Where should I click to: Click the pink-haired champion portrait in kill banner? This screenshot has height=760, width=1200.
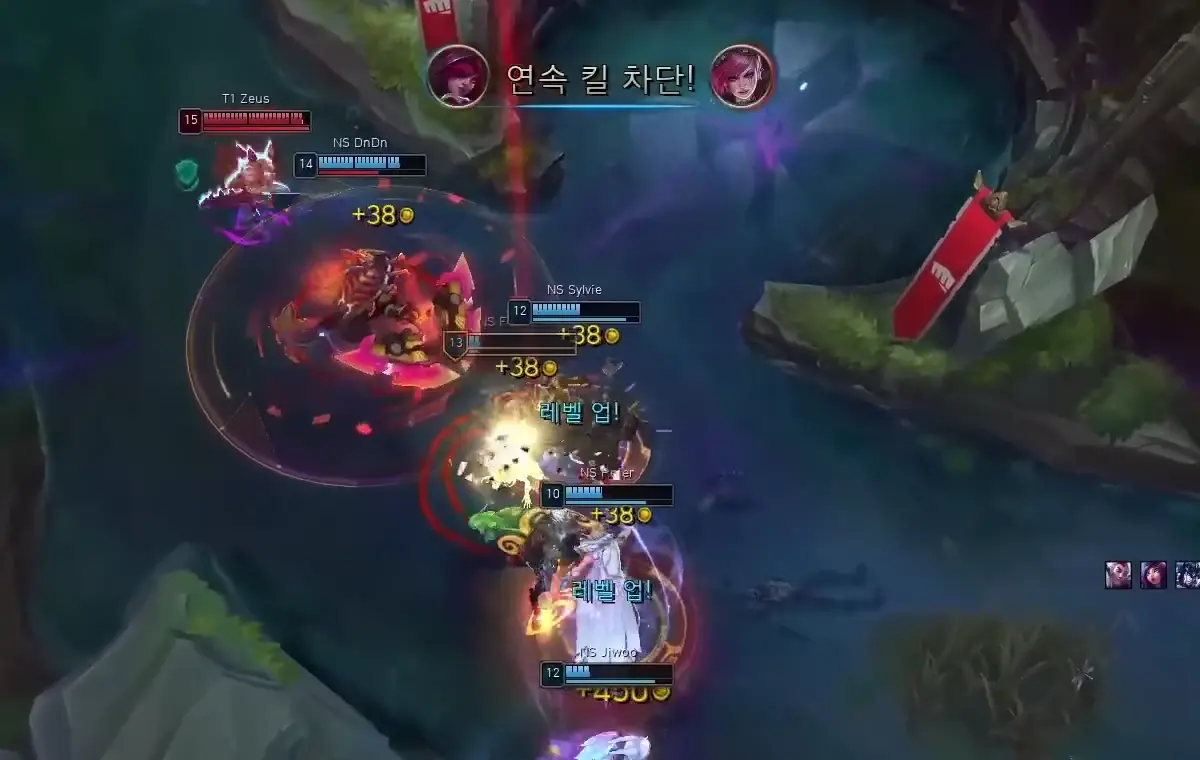tap(742, 76)
